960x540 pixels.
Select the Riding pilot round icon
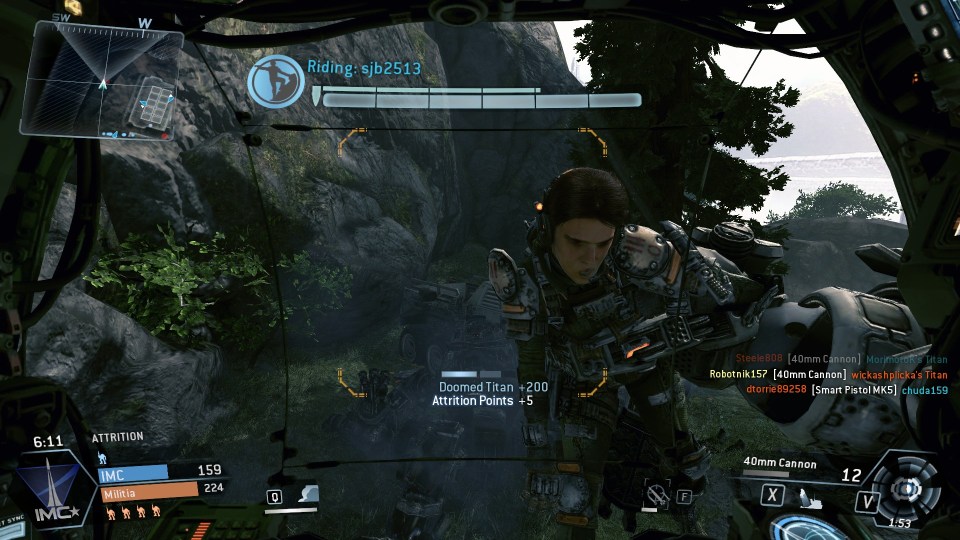(276, 81)
